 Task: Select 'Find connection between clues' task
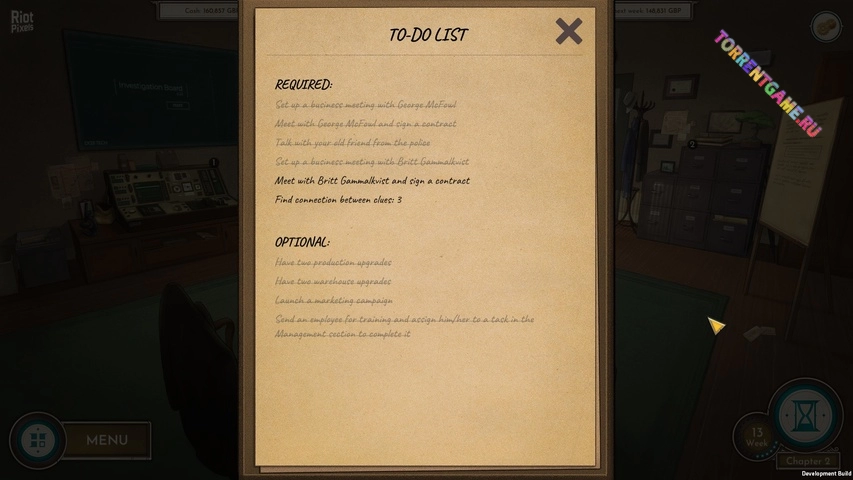338,200
